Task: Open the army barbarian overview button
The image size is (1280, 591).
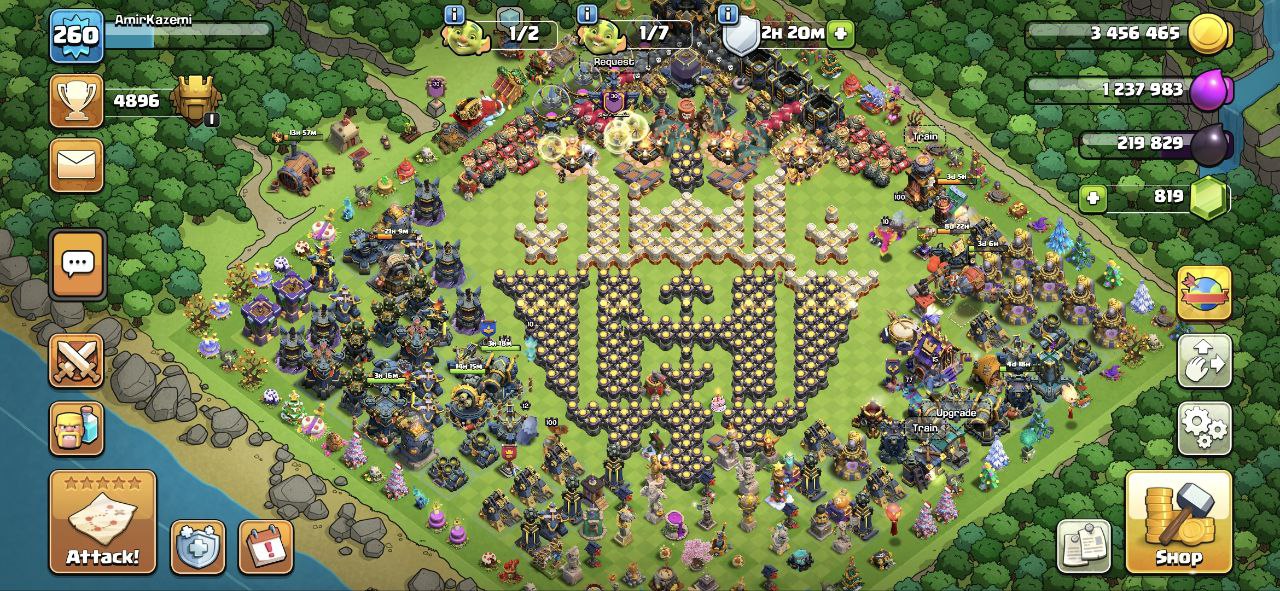Action: (x=77, y=427)
